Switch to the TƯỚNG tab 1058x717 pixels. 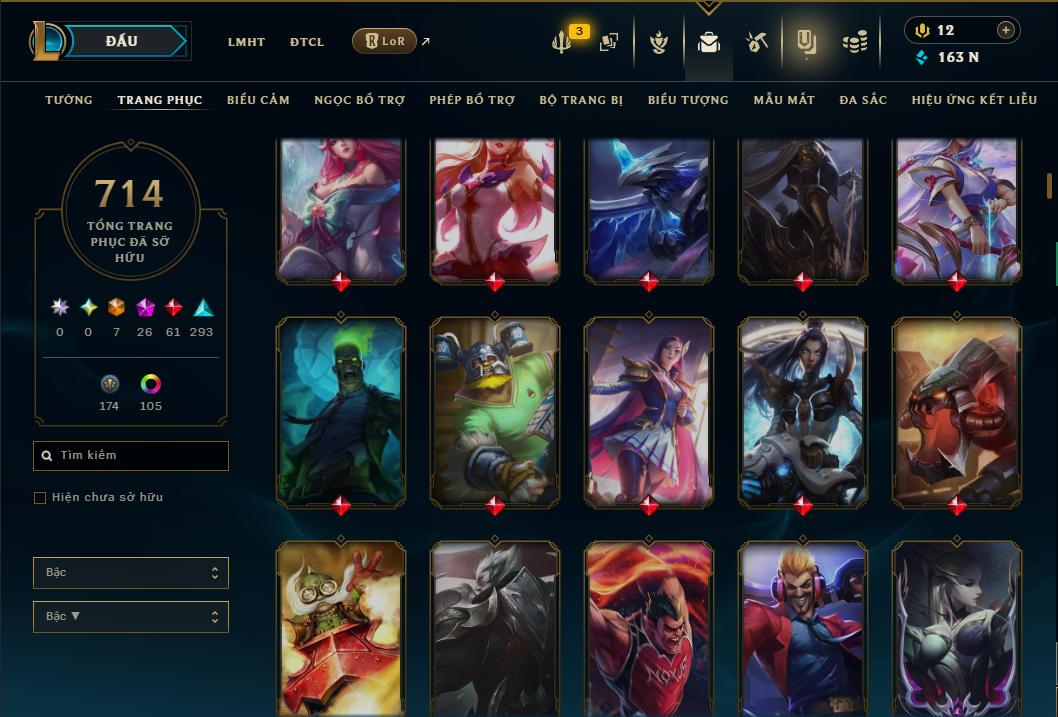[x=69, y=100]
